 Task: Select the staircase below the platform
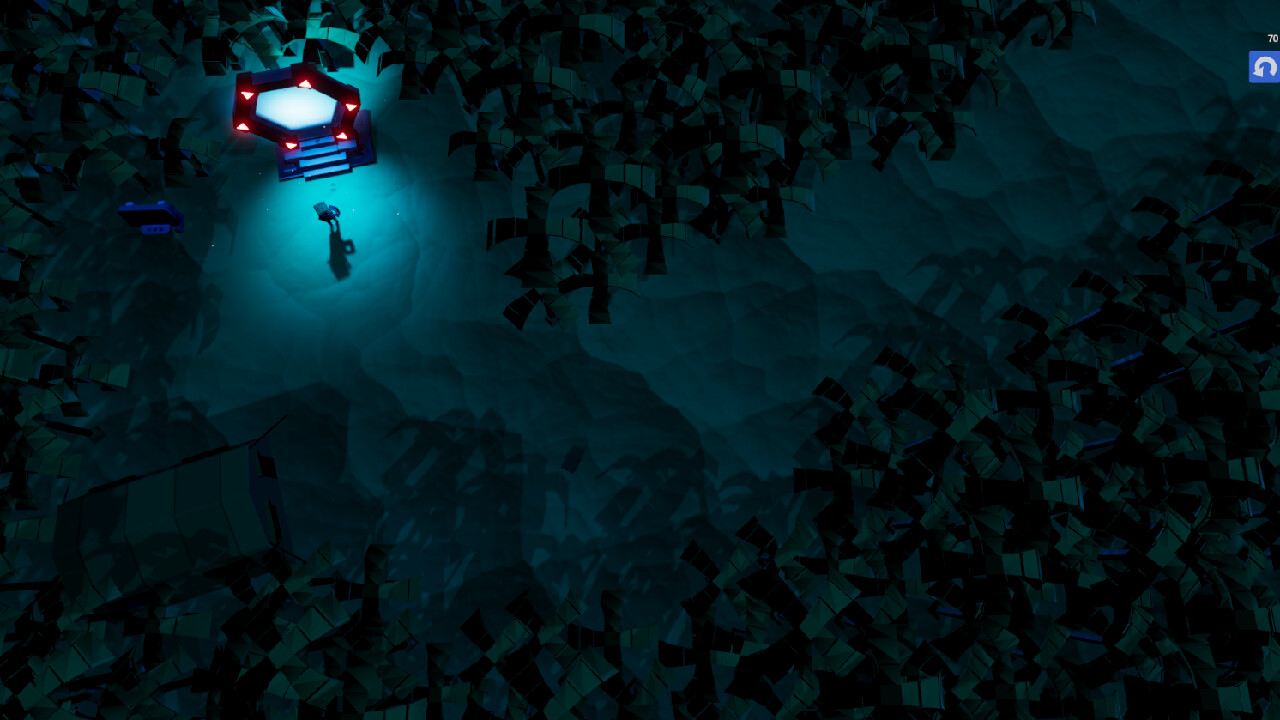coord(320,158)
